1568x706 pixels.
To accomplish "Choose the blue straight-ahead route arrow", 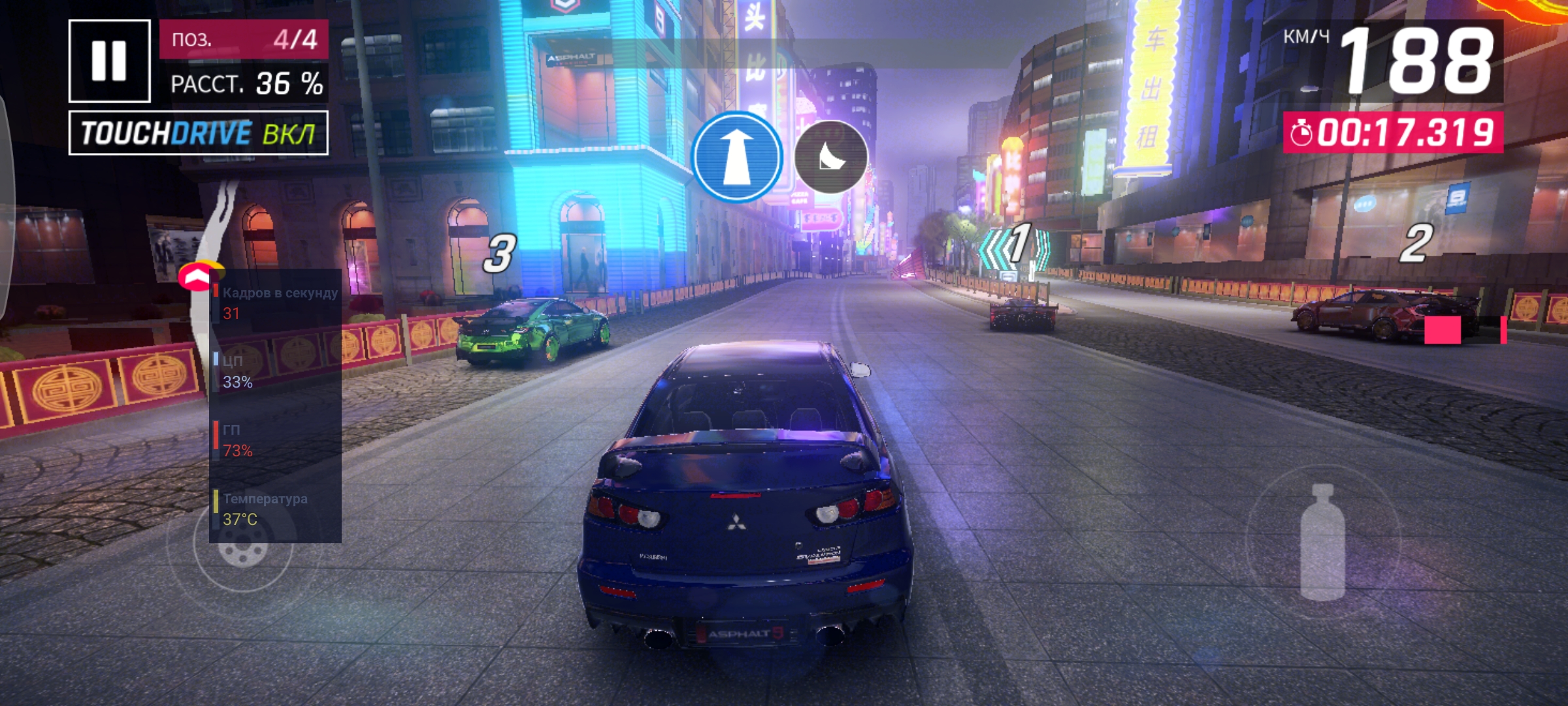I will pos(736,157).
